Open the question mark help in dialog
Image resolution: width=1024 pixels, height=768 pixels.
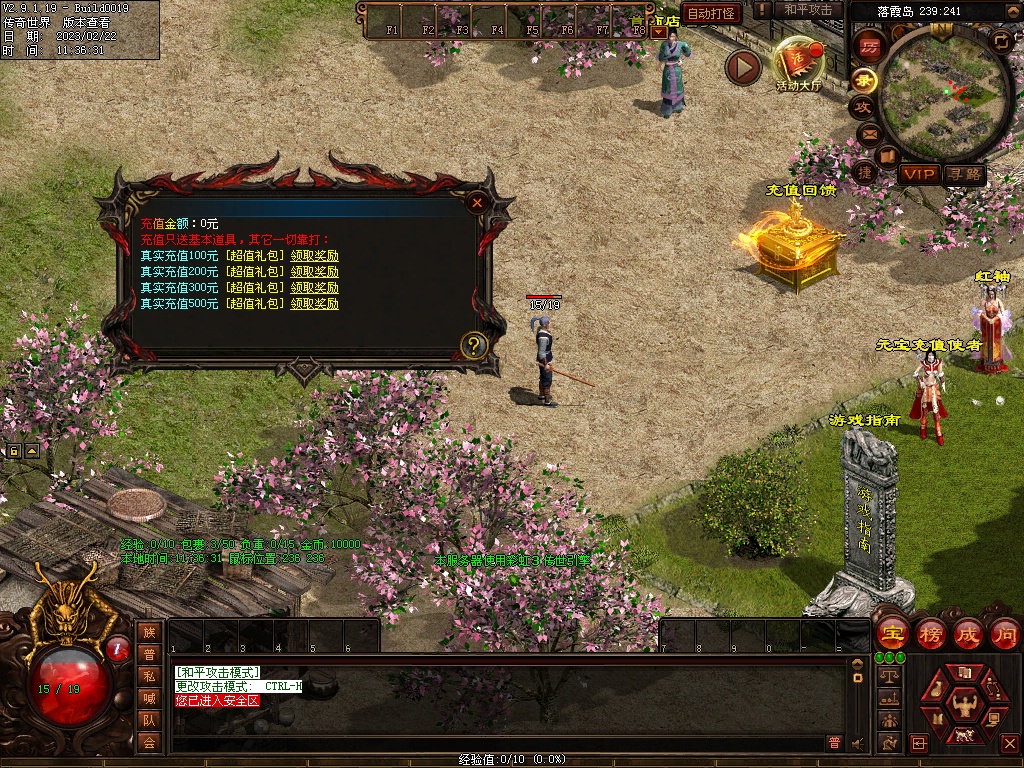pos(474,347)
